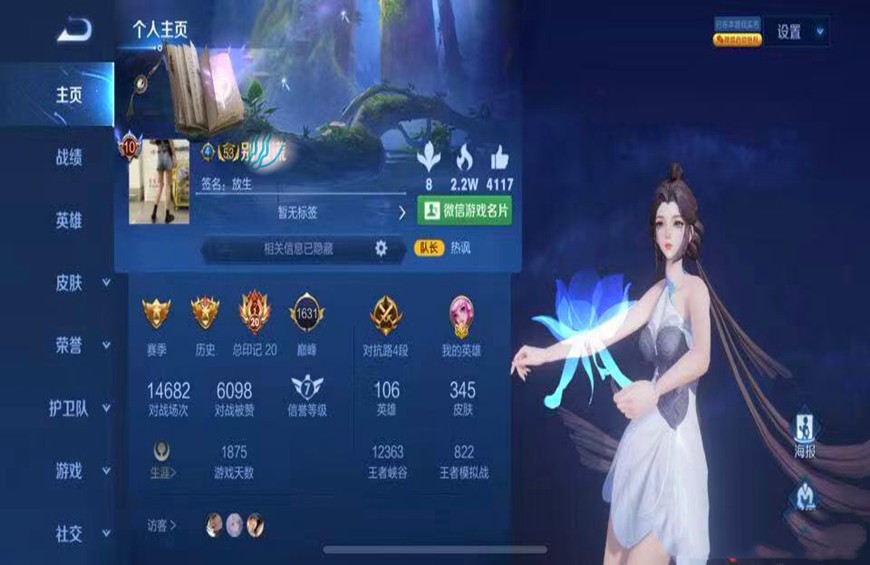The width and height of the screenshot is (870, 565).
Task: View the 赛季 rank badge
Action: tap(156, 314)
